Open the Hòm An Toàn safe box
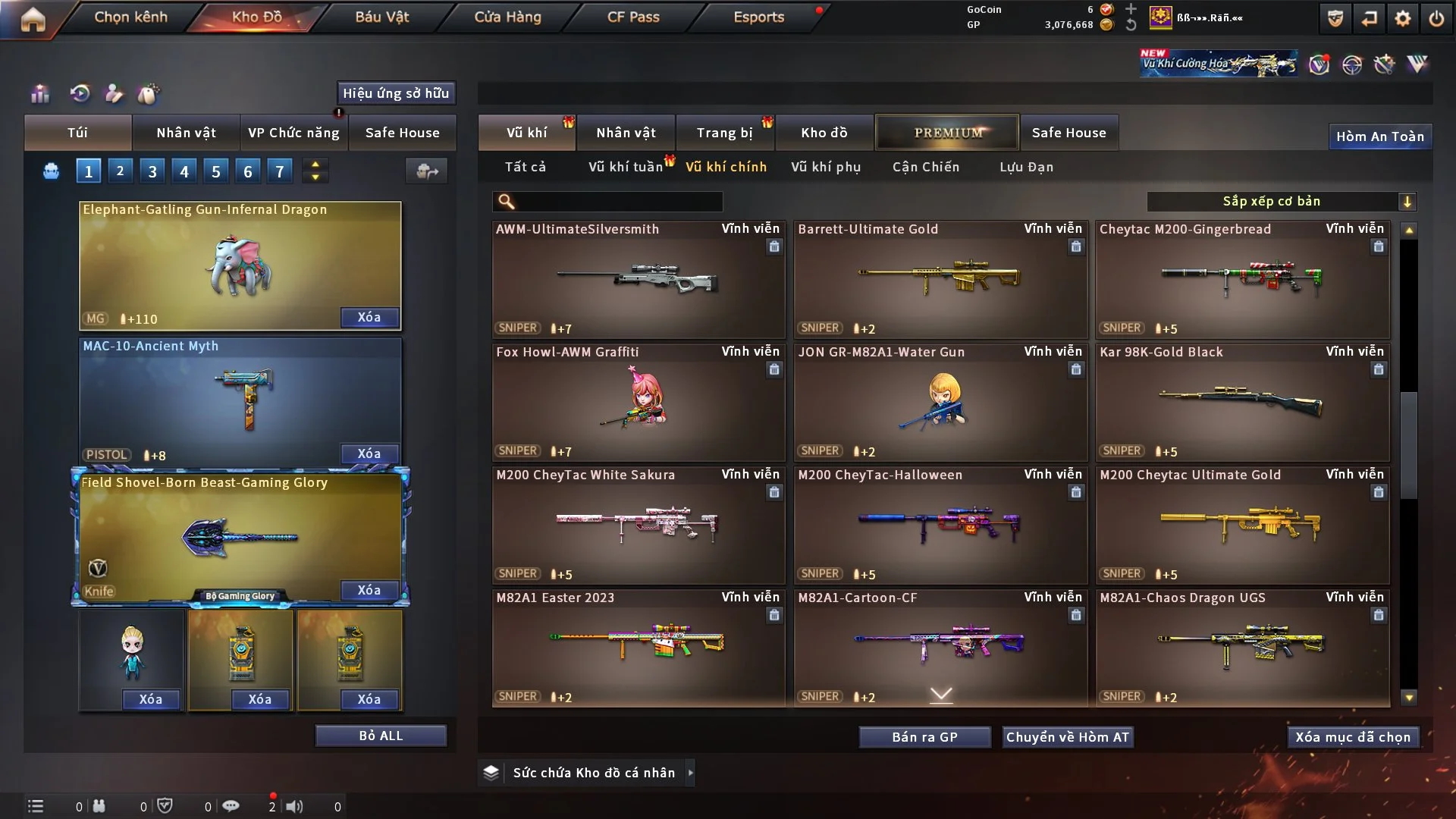Screen dimensions: 1456x819 (x=1379, y=136)
